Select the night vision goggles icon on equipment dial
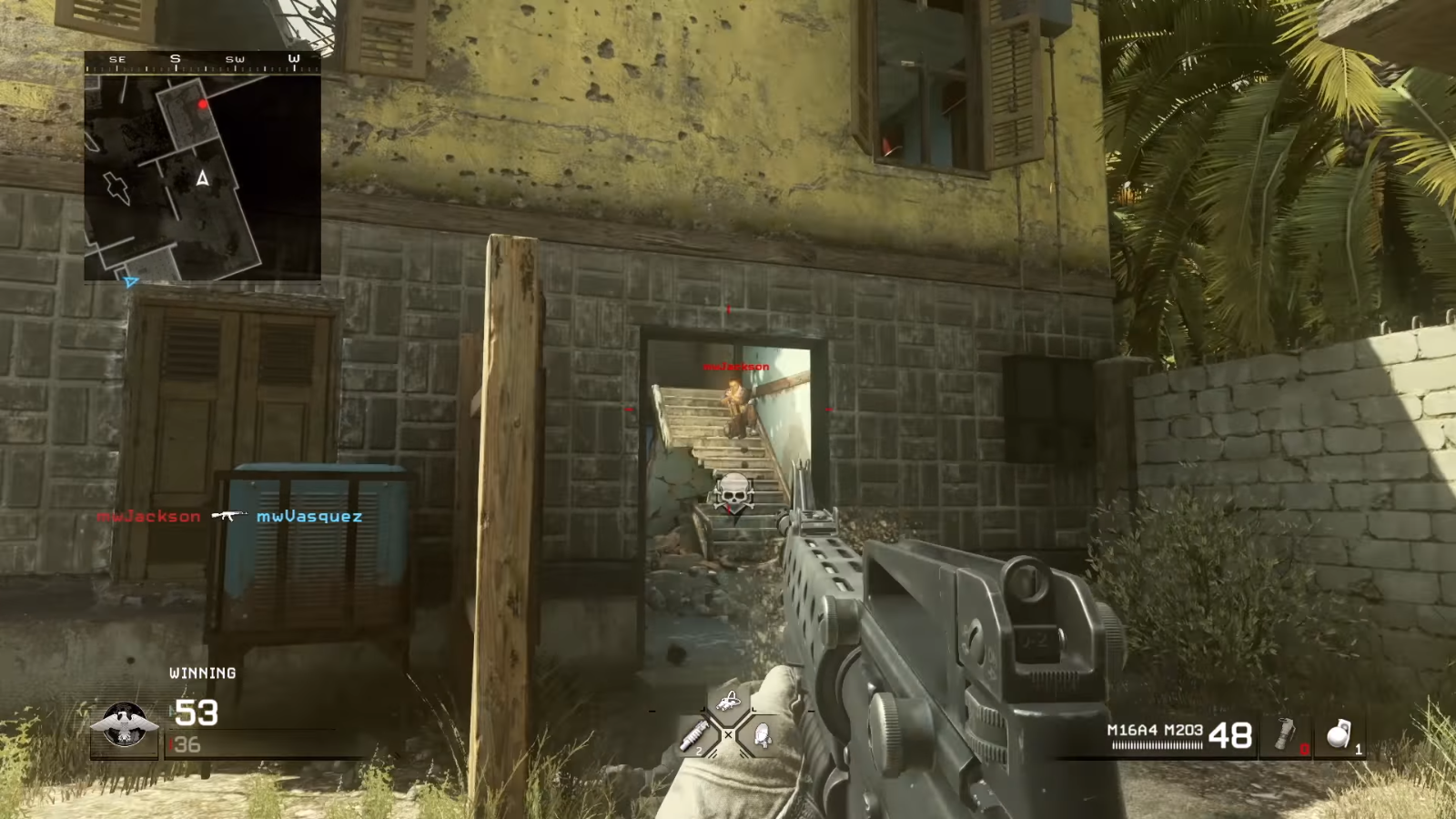This screenshot has height=819, width=1456. point(728,701)
